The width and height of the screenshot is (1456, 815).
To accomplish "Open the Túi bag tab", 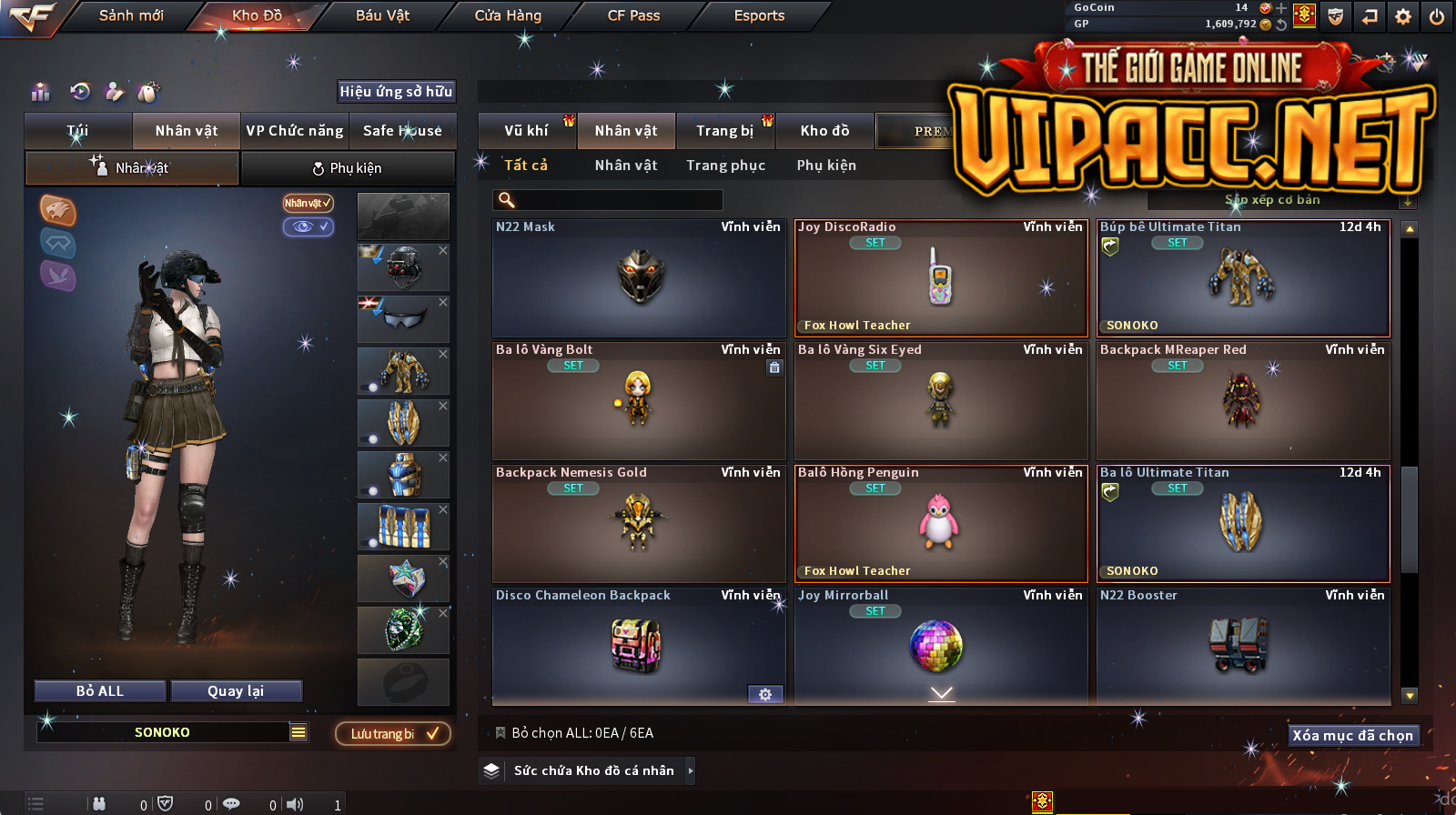I will [x=78, y=131].
